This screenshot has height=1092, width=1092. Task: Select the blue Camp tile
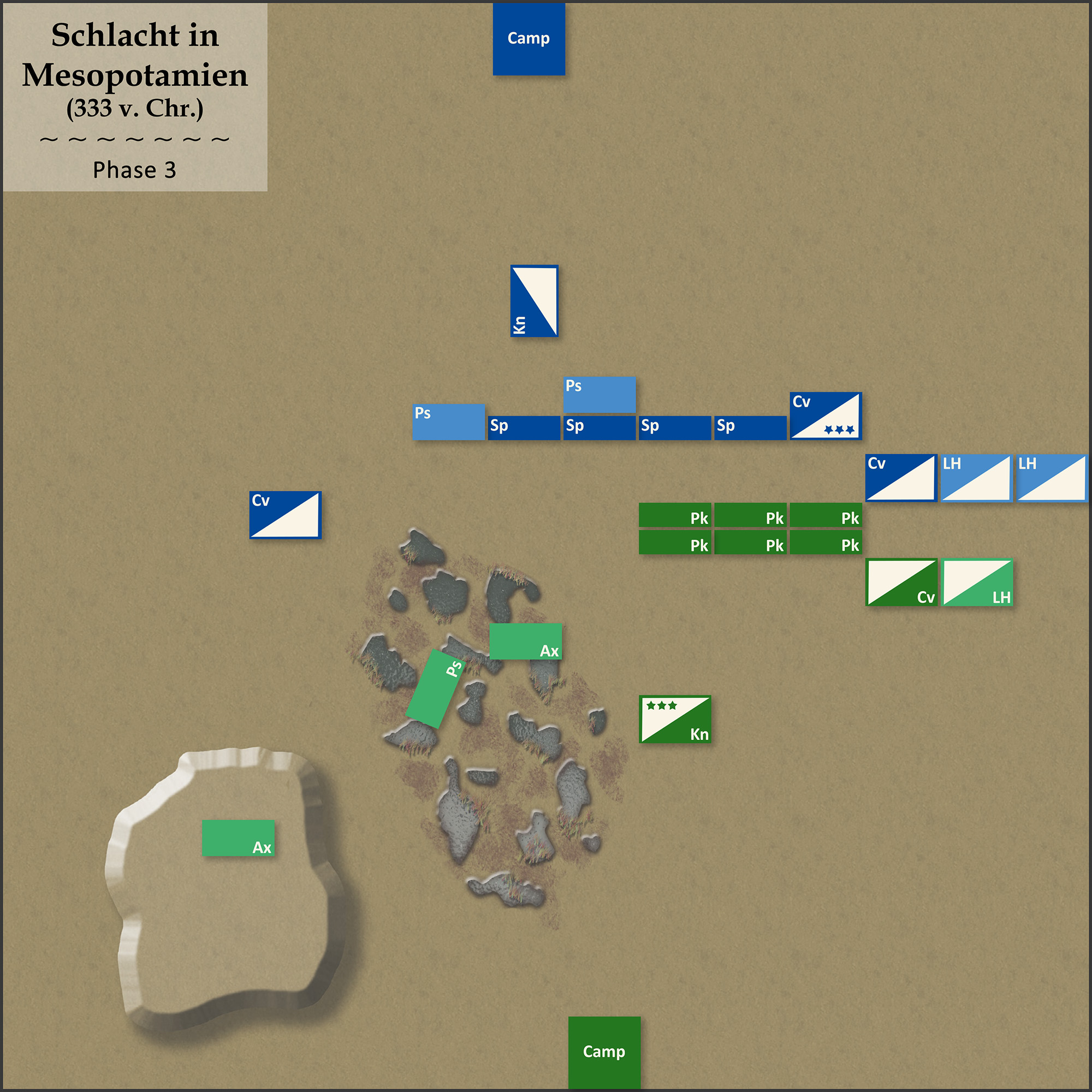(x=529, y=39)
